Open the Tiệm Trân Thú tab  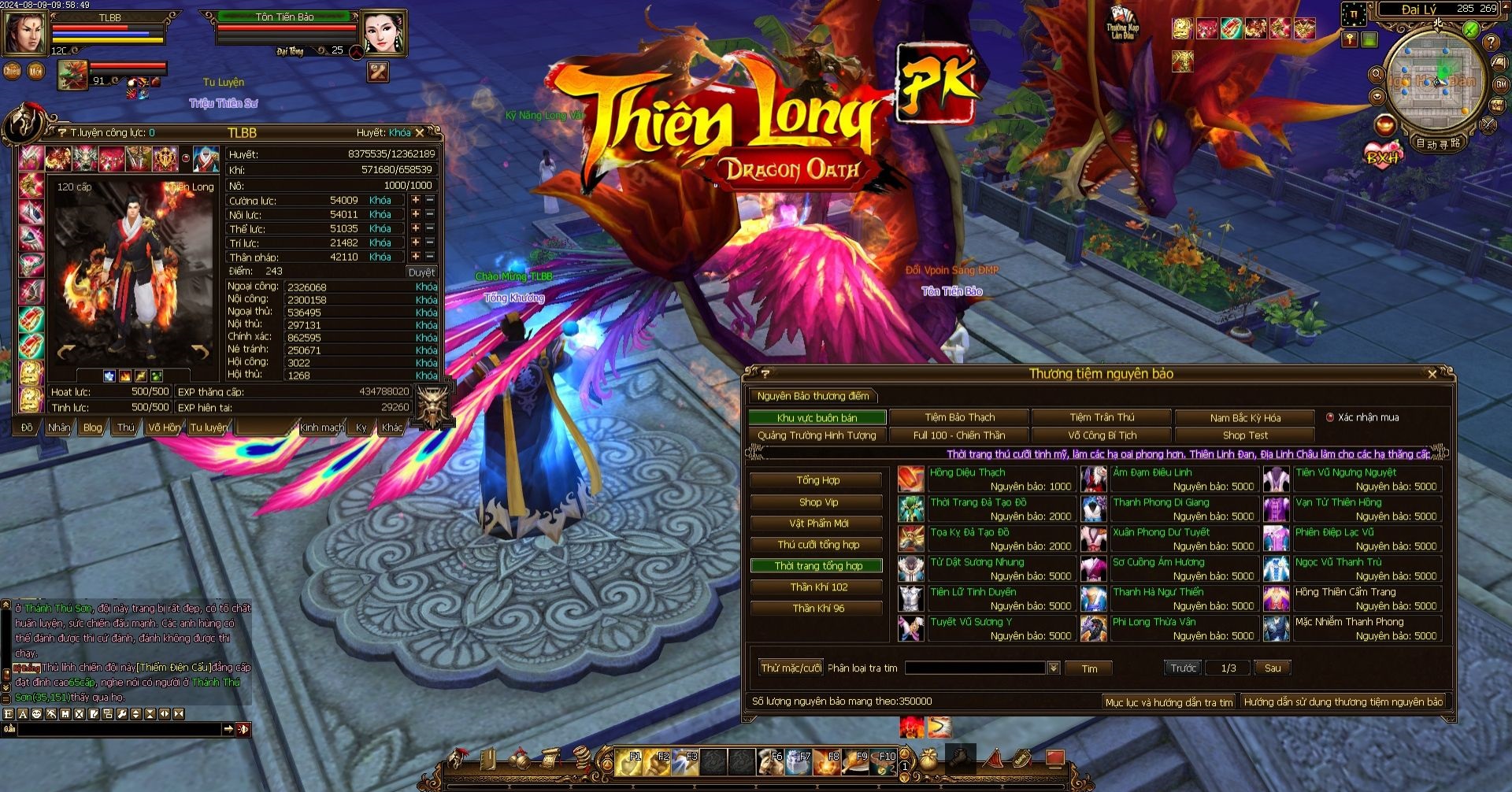(1102, 417)
